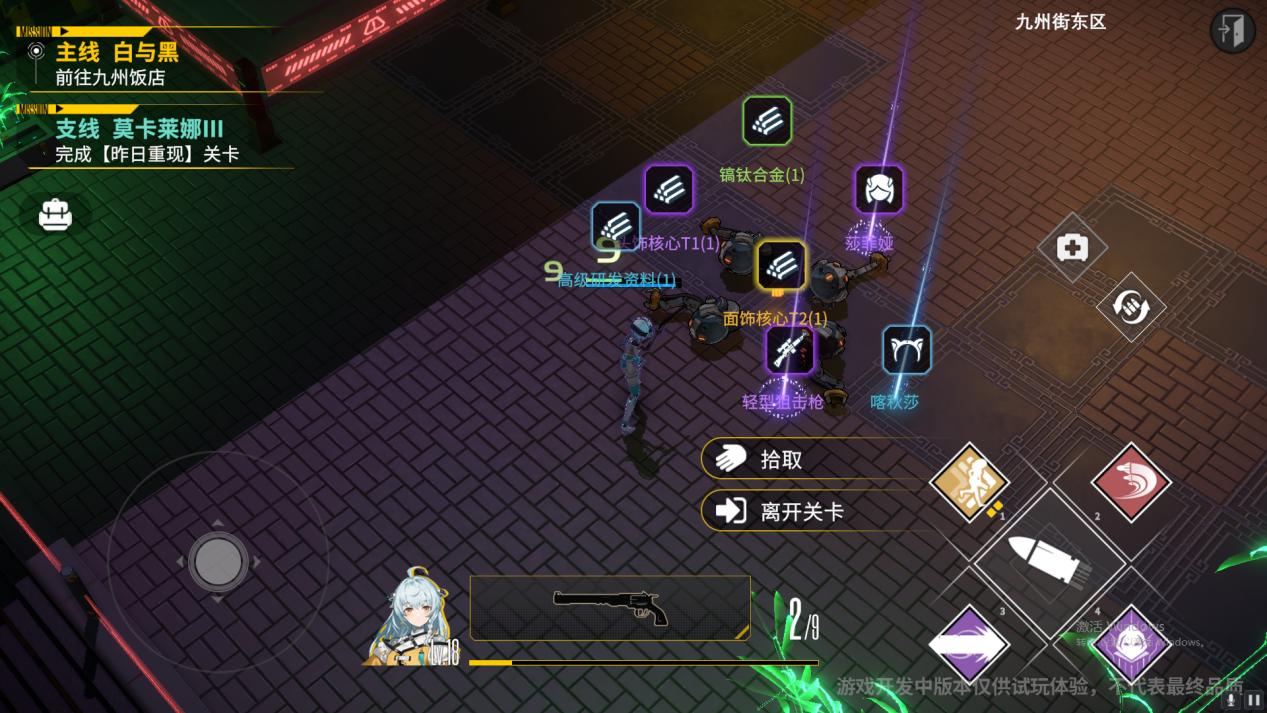This screenshot has width=1267, height=713.
Task: Activate the red swirl skill
Action: pos(1130,482)
